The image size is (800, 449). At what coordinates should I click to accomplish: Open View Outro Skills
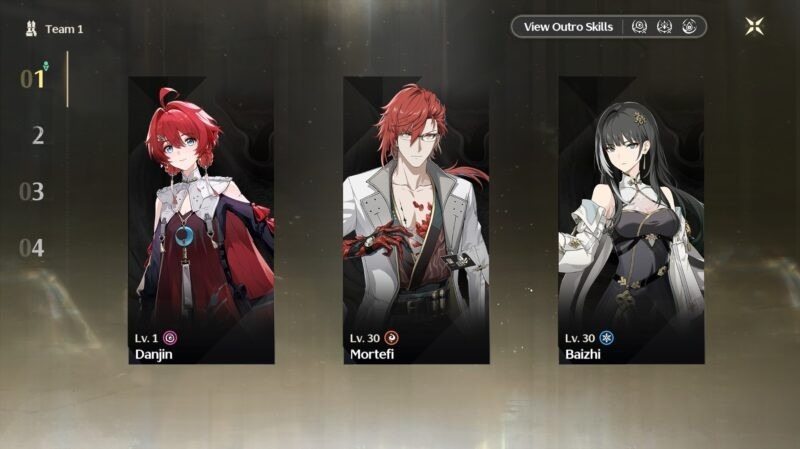coord(568,27)
